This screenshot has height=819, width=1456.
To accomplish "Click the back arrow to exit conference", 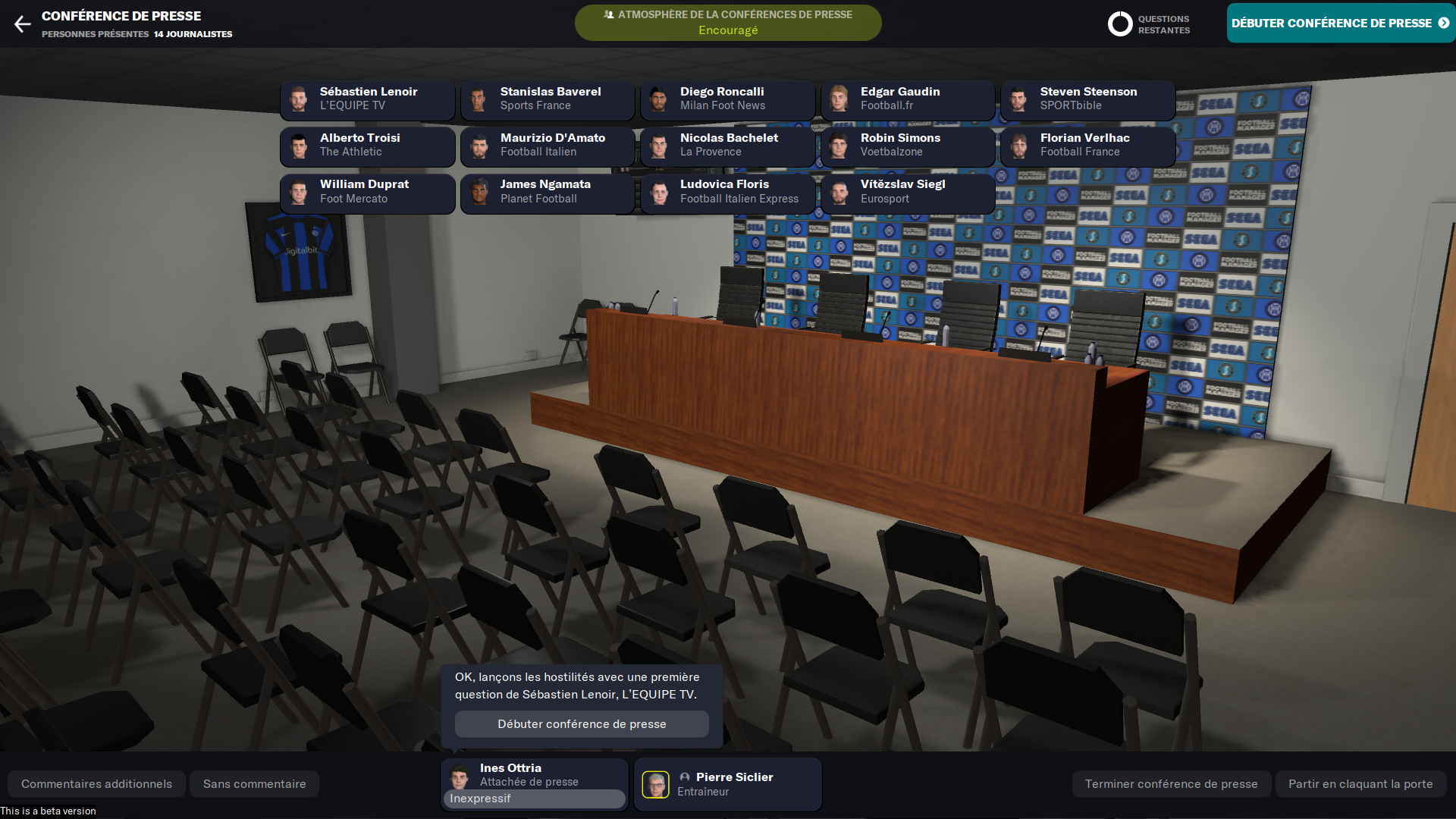I will [x=22, y=24].
